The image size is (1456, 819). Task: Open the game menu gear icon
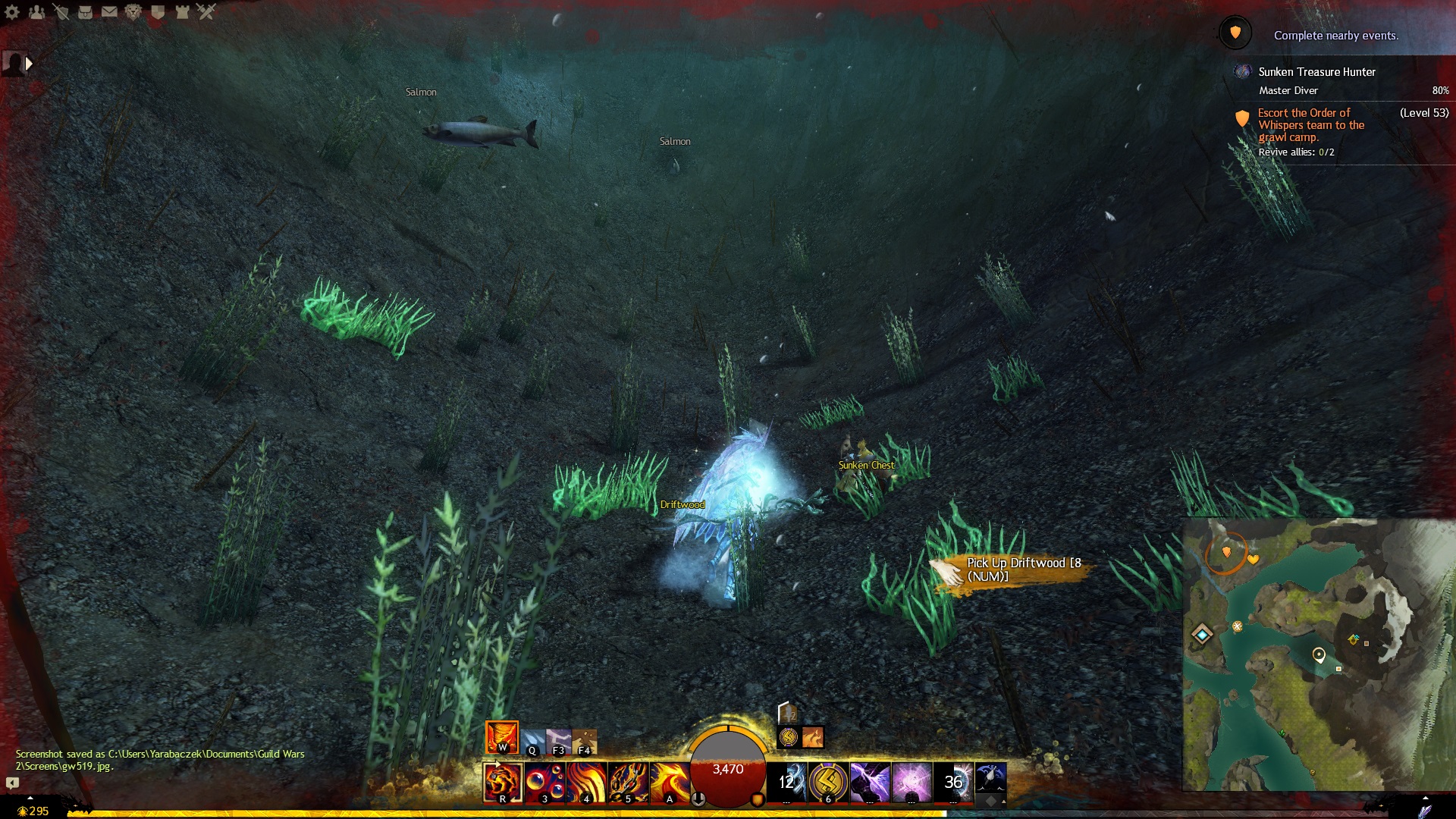(12, 12)
